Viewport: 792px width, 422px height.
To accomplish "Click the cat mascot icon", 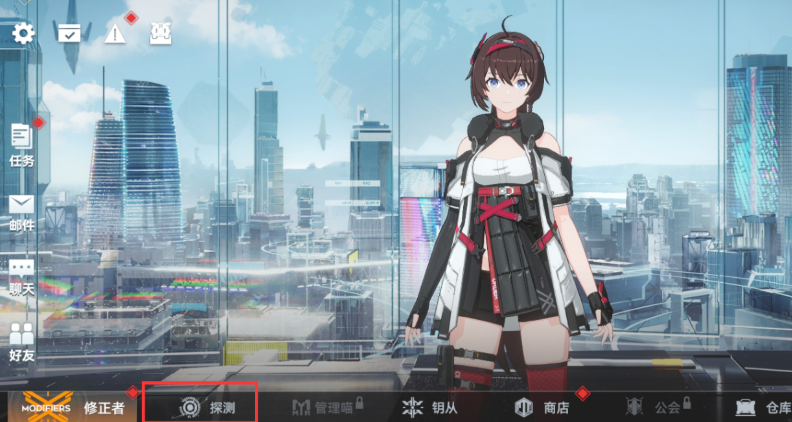I will [x=160, y=33].
